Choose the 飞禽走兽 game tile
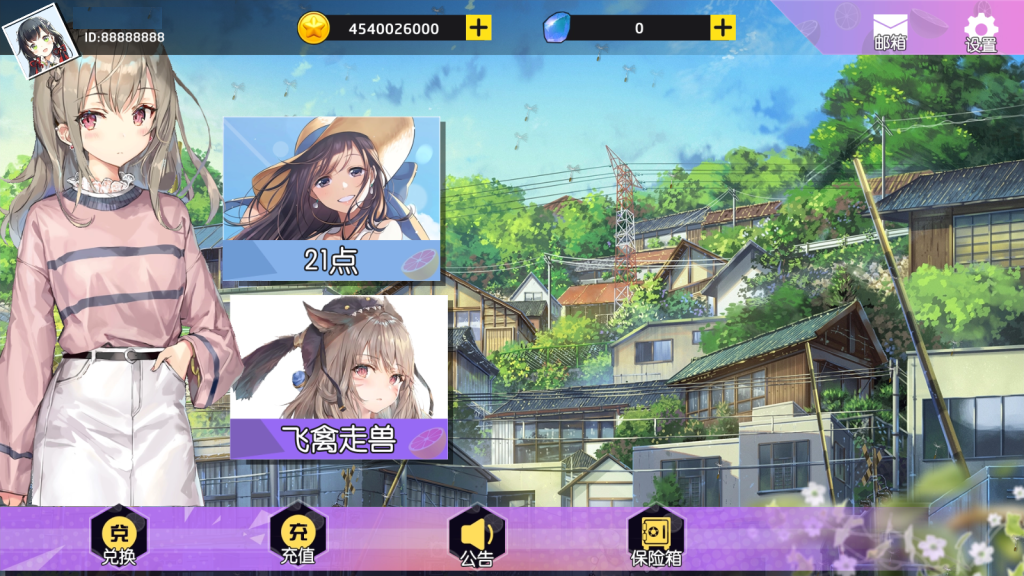 pos(339,377)
